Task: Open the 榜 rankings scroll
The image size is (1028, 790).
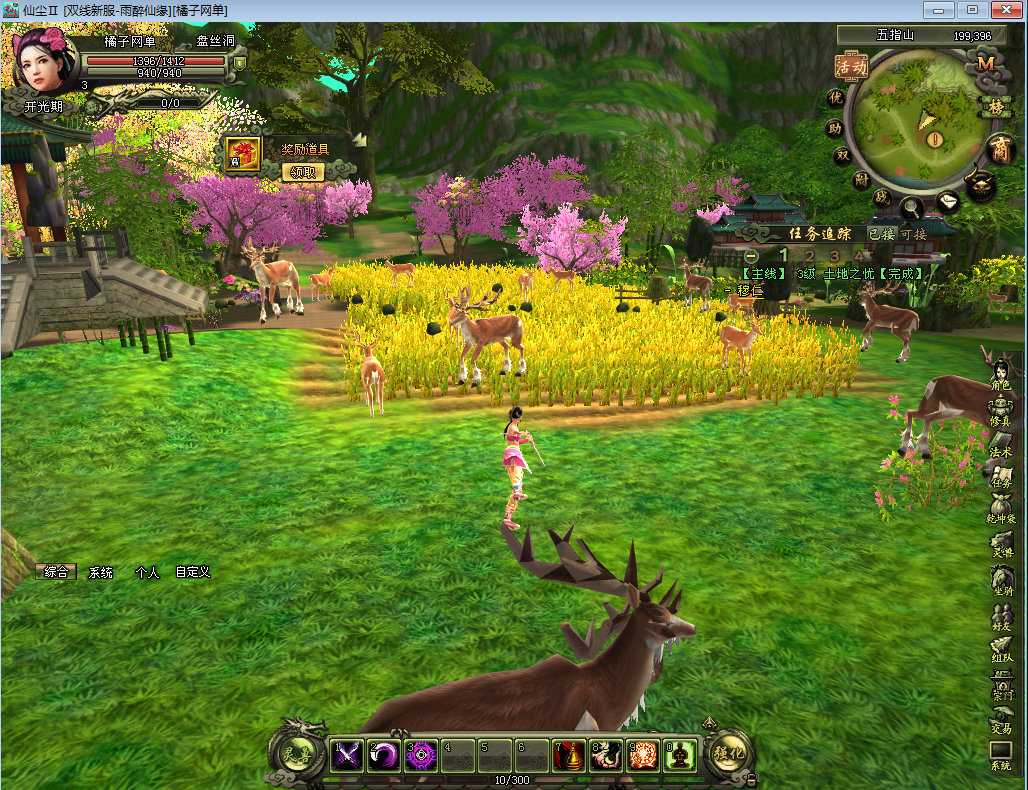Action: coord(996,106)
